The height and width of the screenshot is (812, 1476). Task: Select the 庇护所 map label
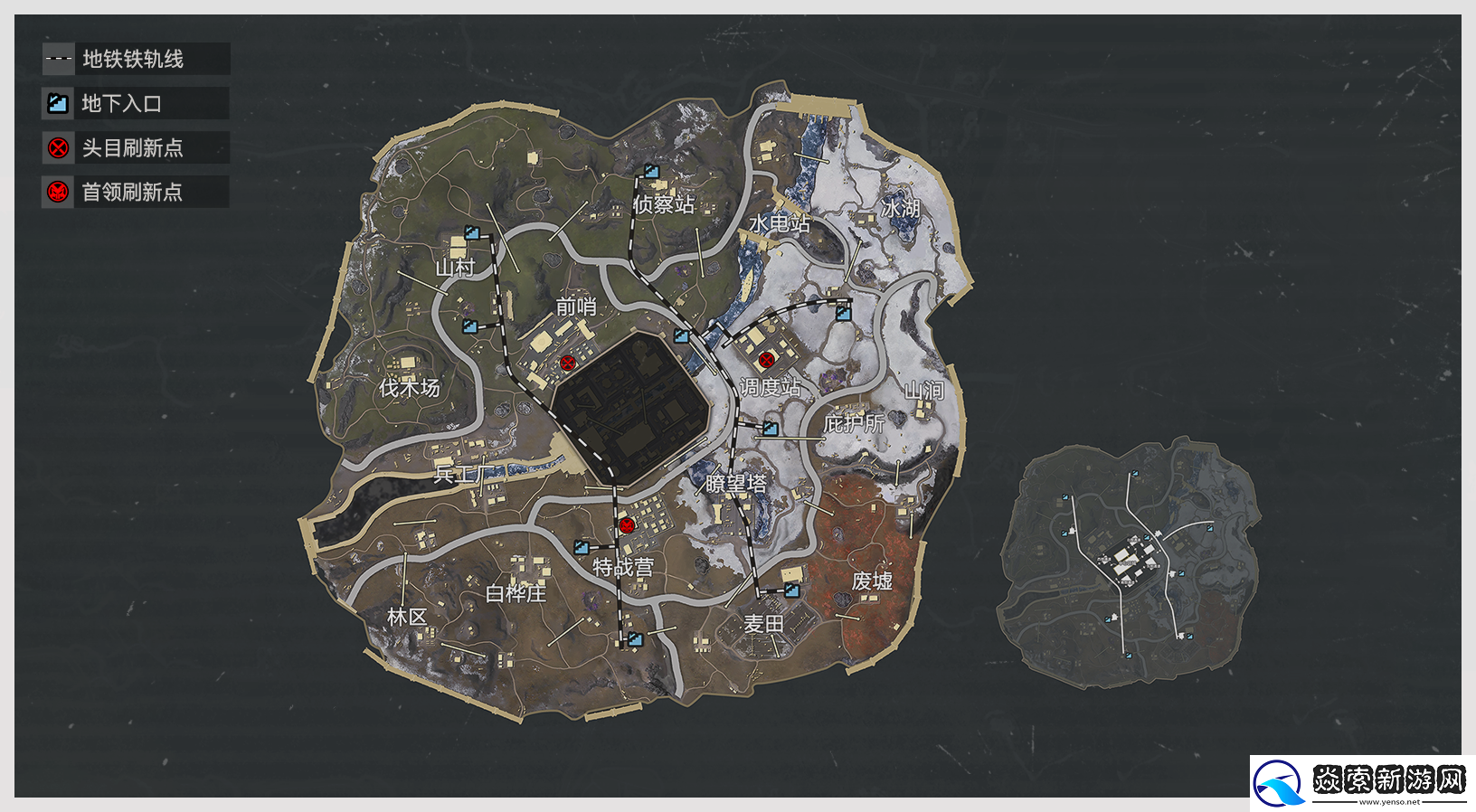coord(853,423)
